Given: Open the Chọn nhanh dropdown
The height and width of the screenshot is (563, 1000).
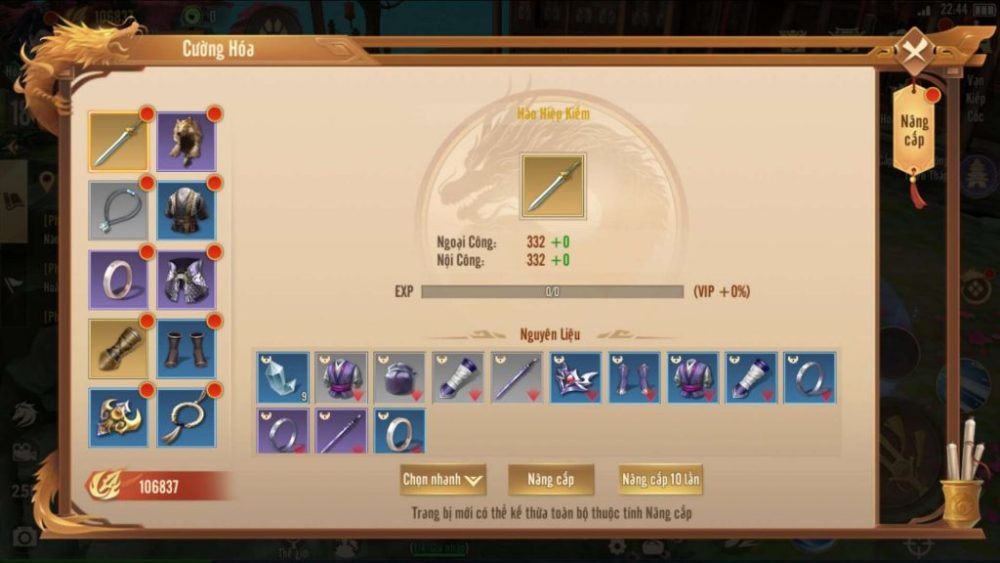Looking at the screenshot, I should tap(443, 480).
